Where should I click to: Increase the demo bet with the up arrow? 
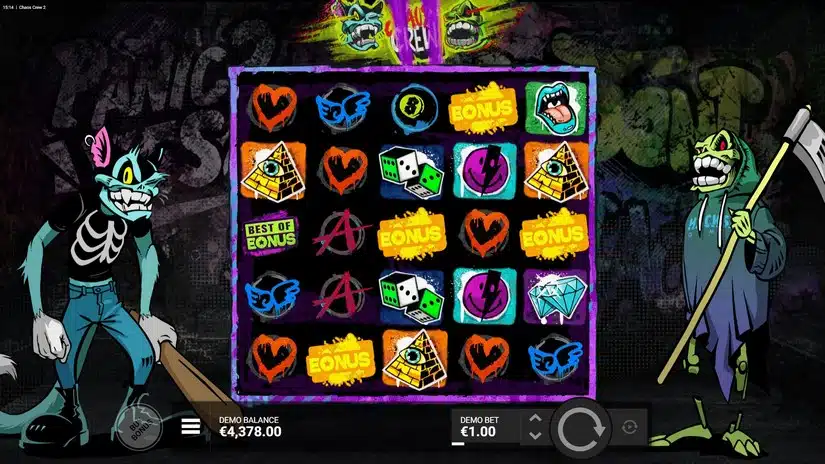tap(534, 419)
